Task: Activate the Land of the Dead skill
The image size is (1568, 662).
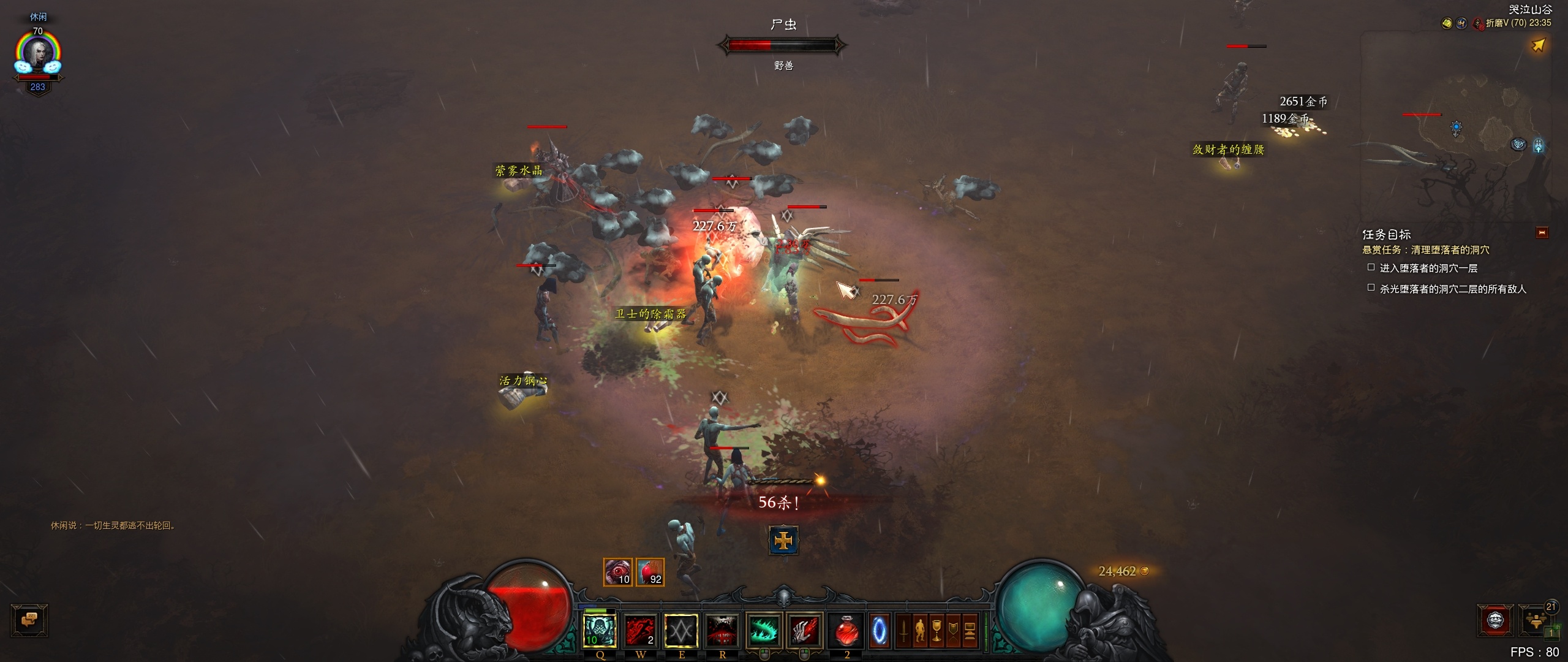Action: click(600, 630)
